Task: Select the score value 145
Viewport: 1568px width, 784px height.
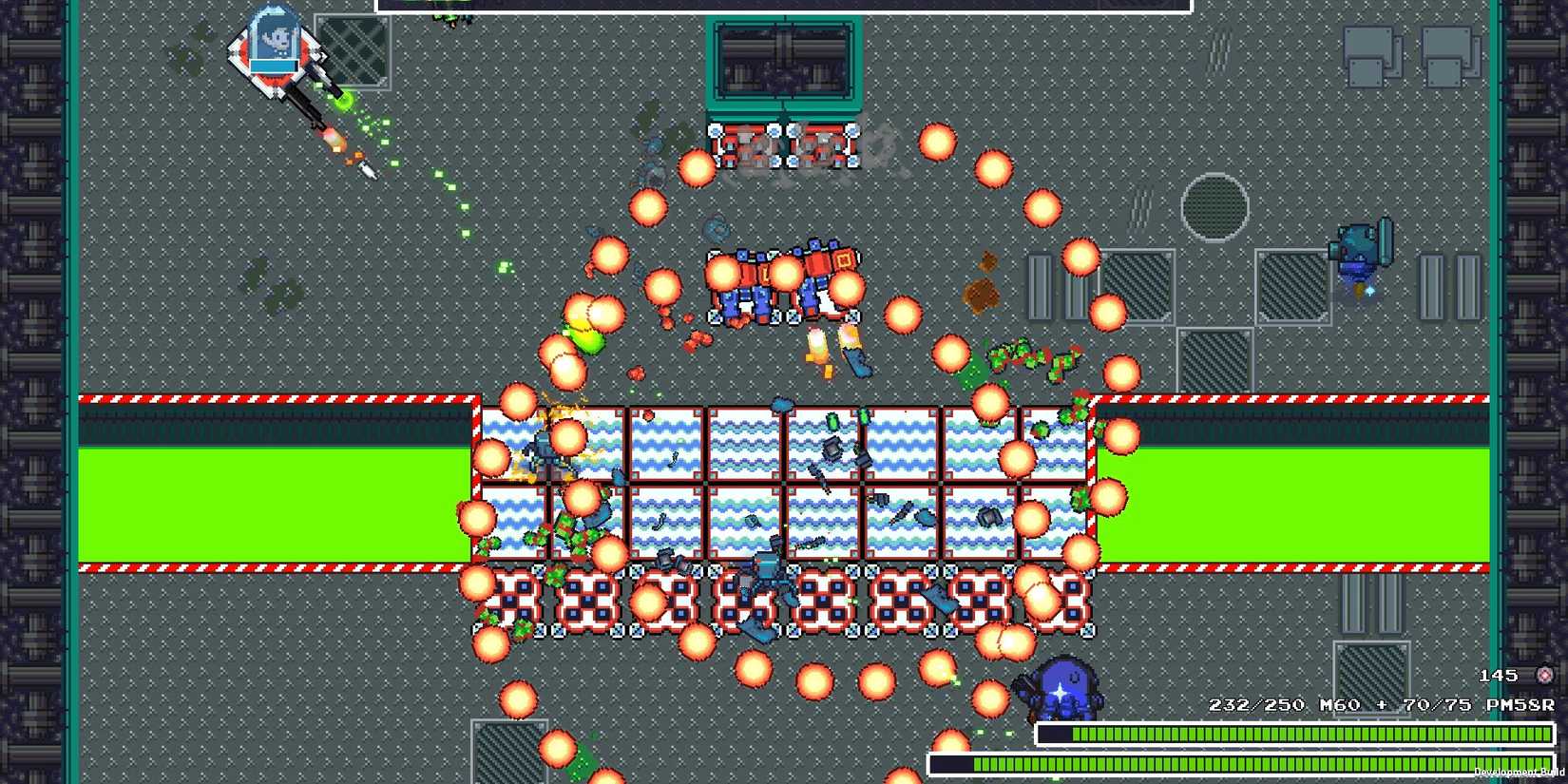Action: click(1500, 675)
